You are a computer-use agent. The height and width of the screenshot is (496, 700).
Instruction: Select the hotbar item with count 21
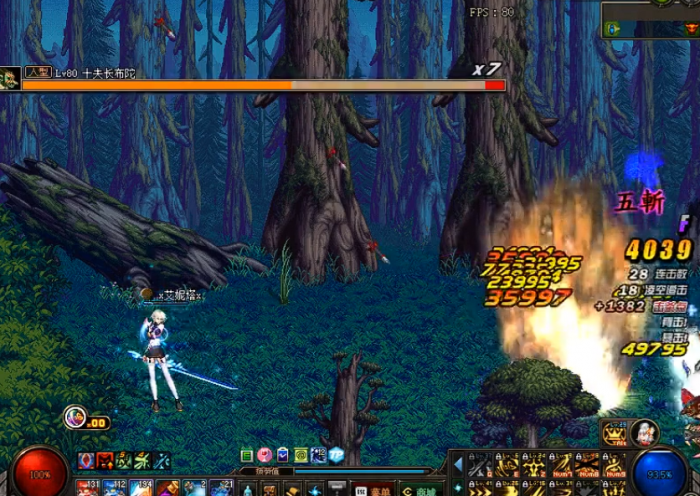[x=222, y=488]
